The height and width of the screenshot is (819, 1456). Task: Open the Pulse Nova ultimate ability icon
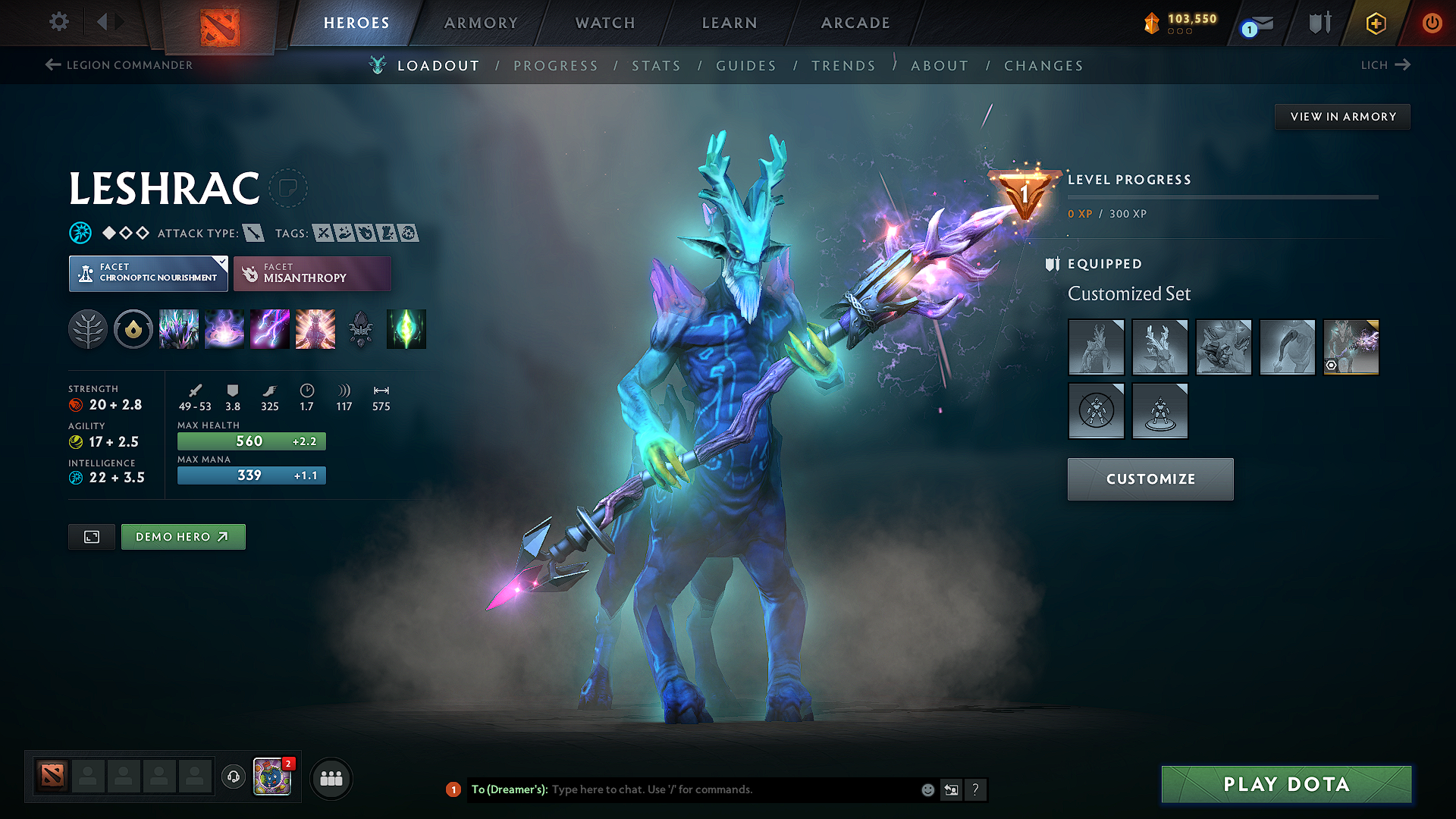315,329
